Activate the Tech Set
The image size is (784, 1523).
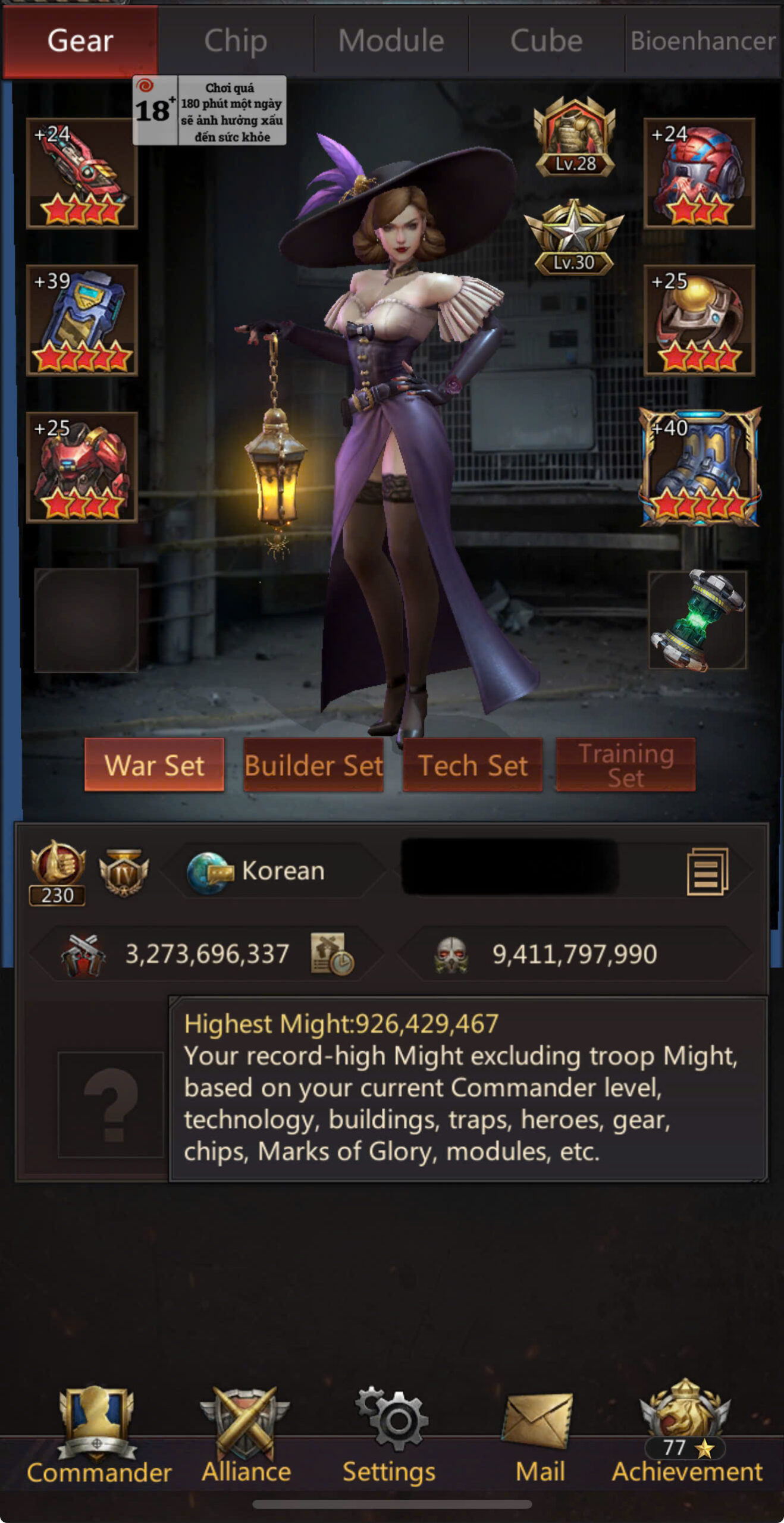tap(473, 765)
